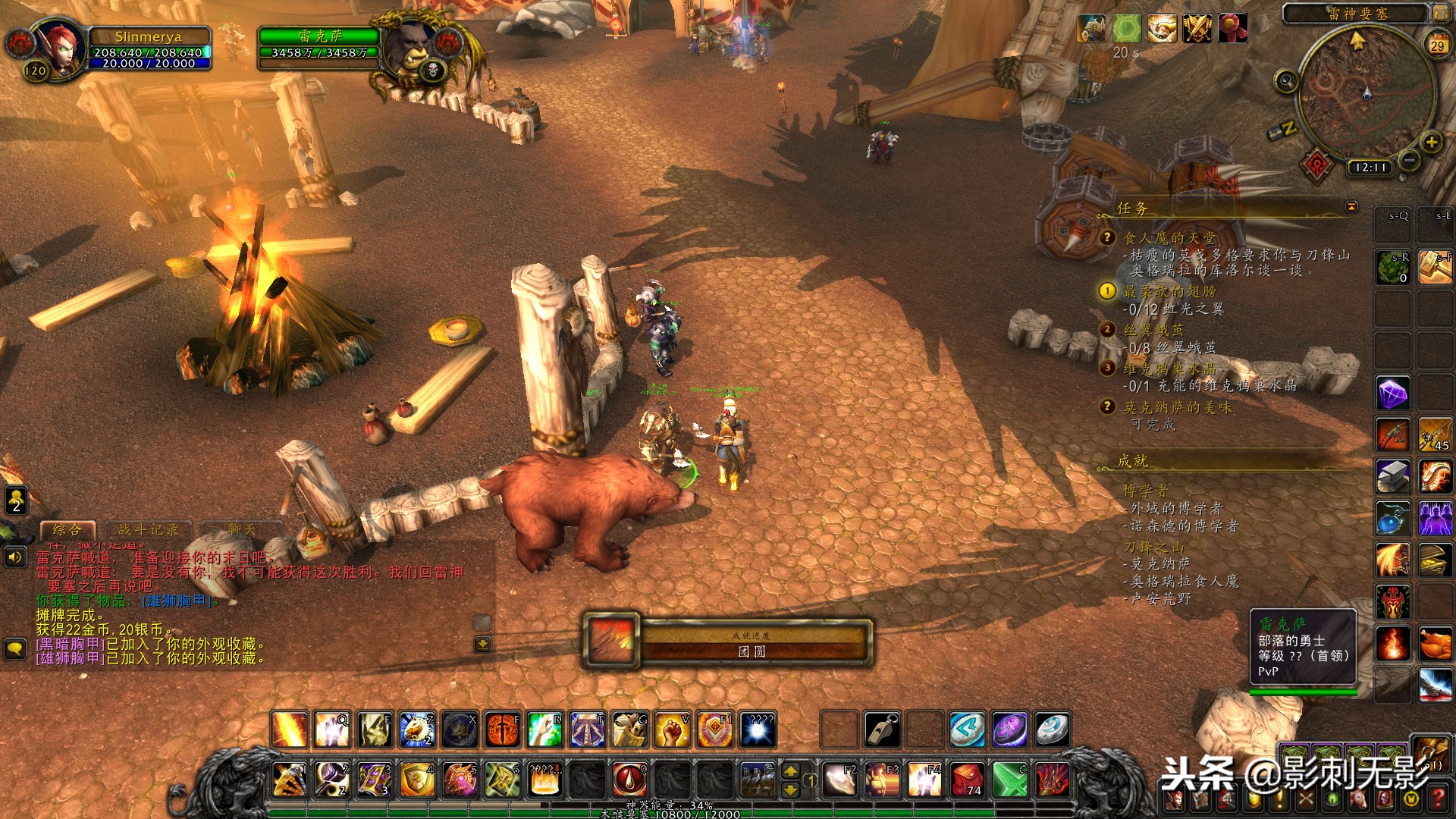Zoom out the minimap with the minus button
The height and width of the screenshot is (819, 1456).
click(1409, 161)
